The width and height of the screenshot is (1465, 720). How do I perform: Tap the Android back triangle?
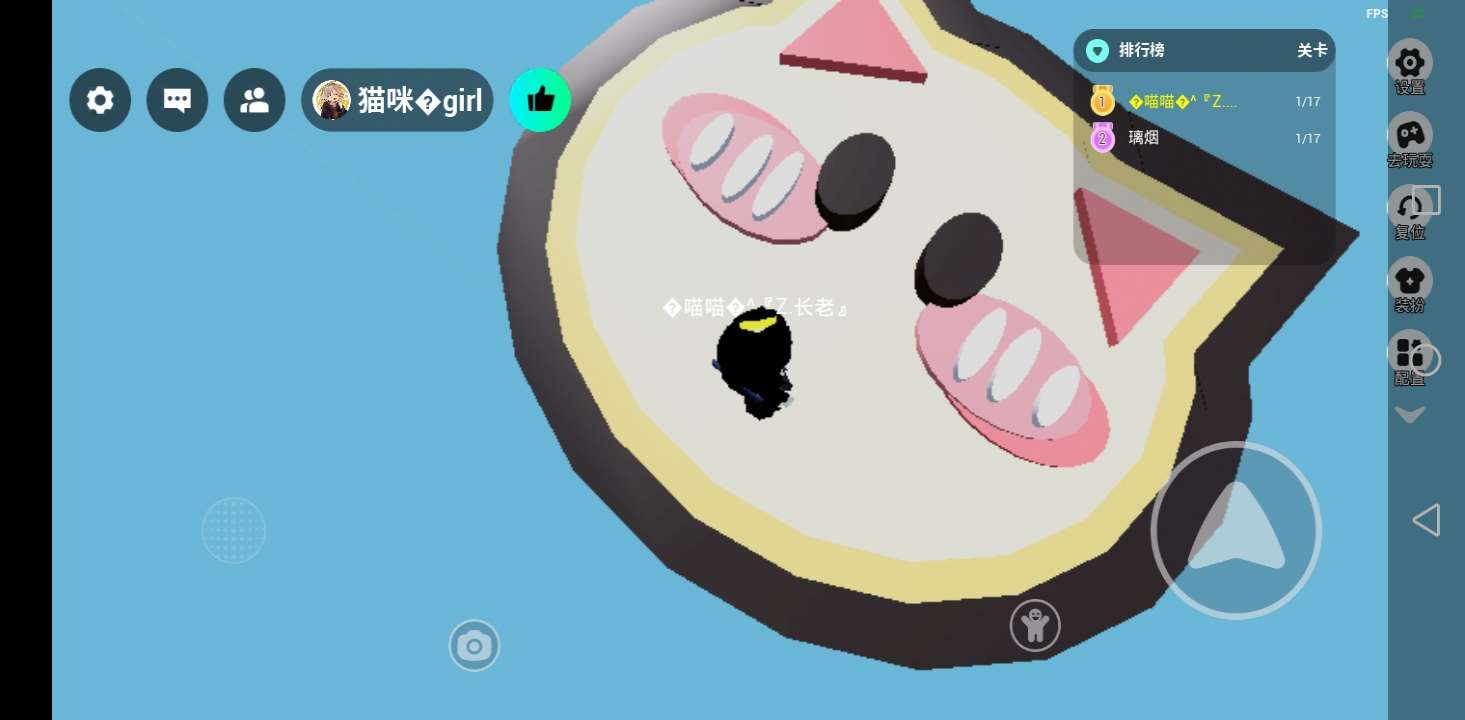click(x=1426, y=520)
